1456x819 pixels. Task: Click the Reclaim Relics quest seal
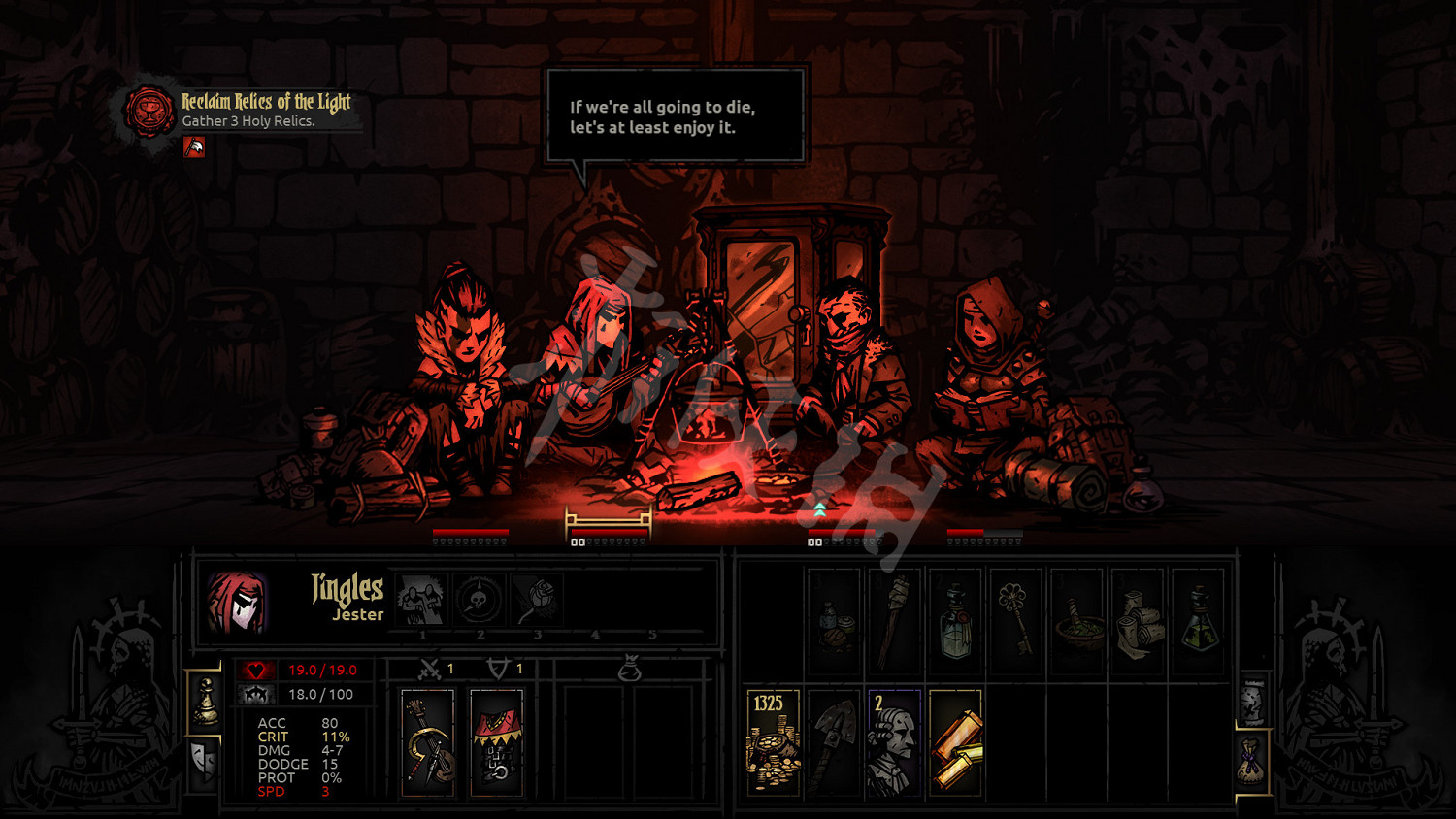pos(149,111)
